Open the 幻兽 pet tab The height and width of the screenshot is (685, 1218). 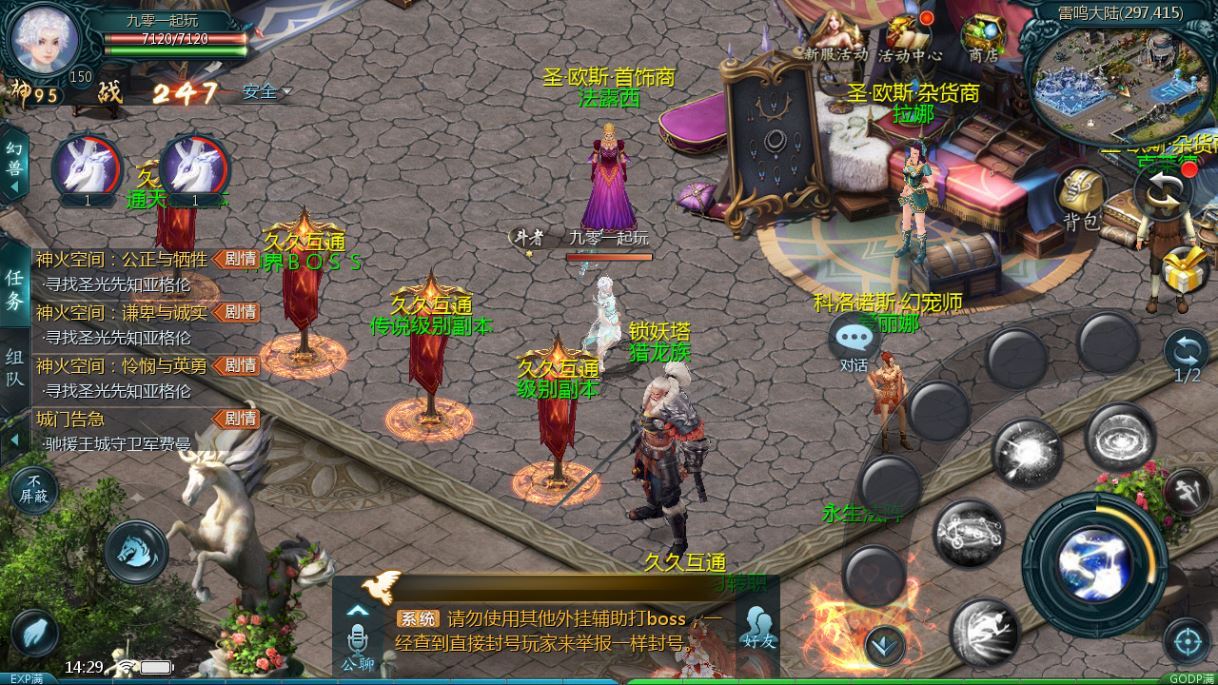coord(14,162)
